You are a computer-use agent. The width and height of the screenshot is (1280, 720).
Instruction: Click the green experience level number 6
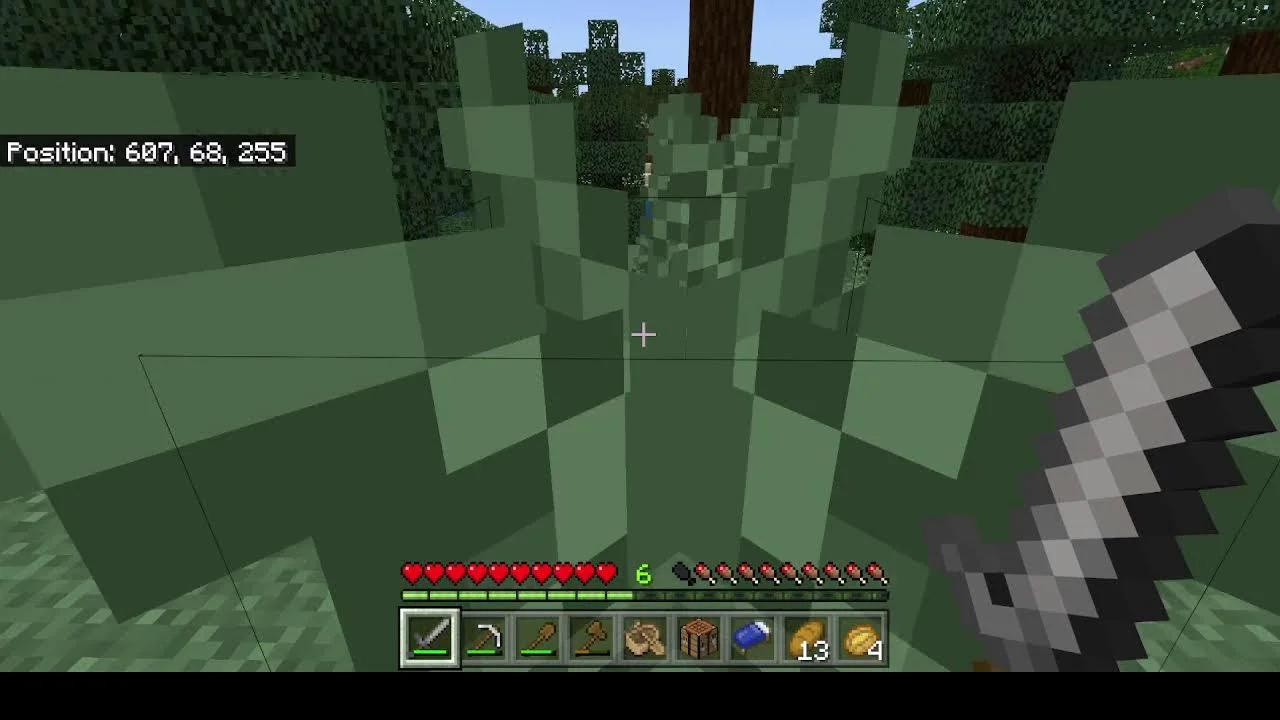coord(646,573)
